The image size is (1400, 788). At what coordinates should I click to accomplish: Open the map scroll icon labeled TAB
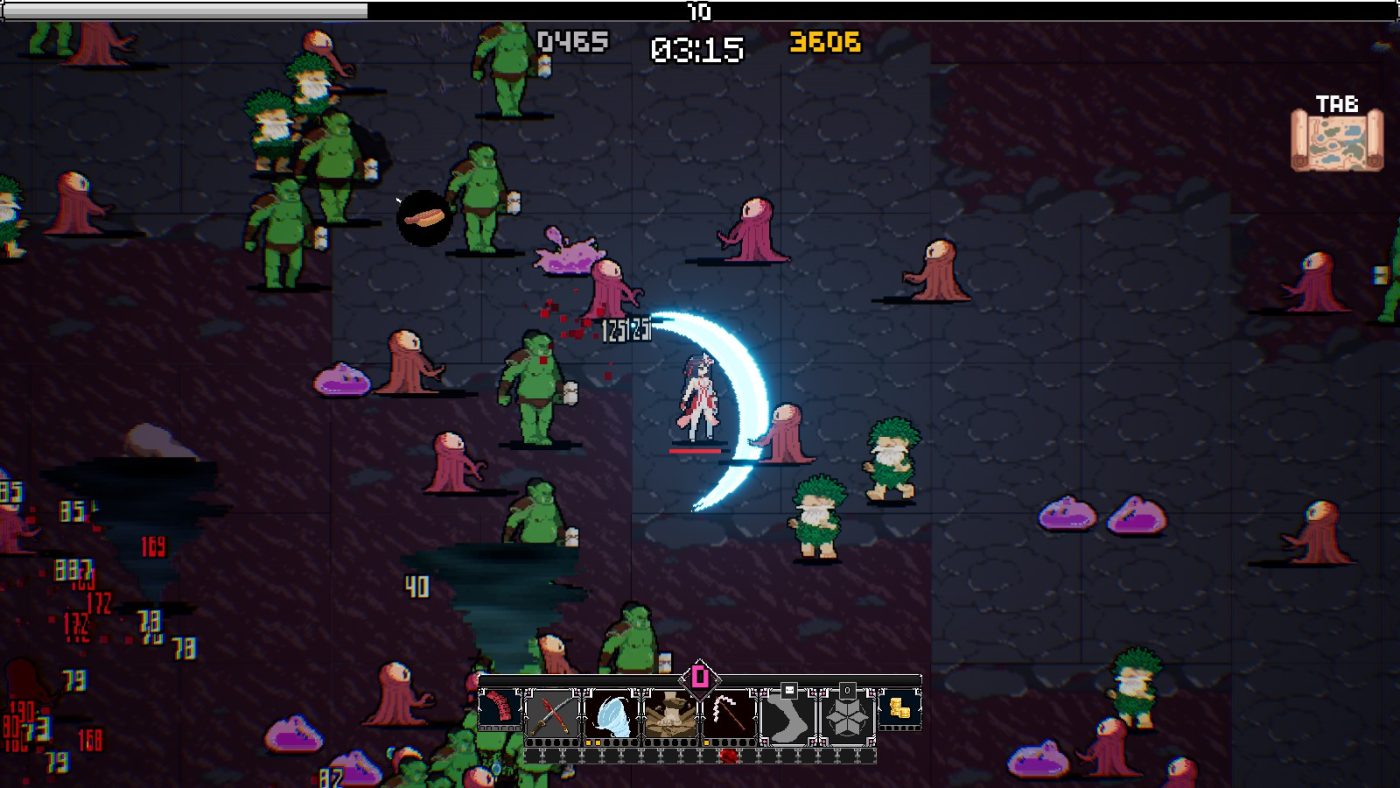(x=1336, y=140)
